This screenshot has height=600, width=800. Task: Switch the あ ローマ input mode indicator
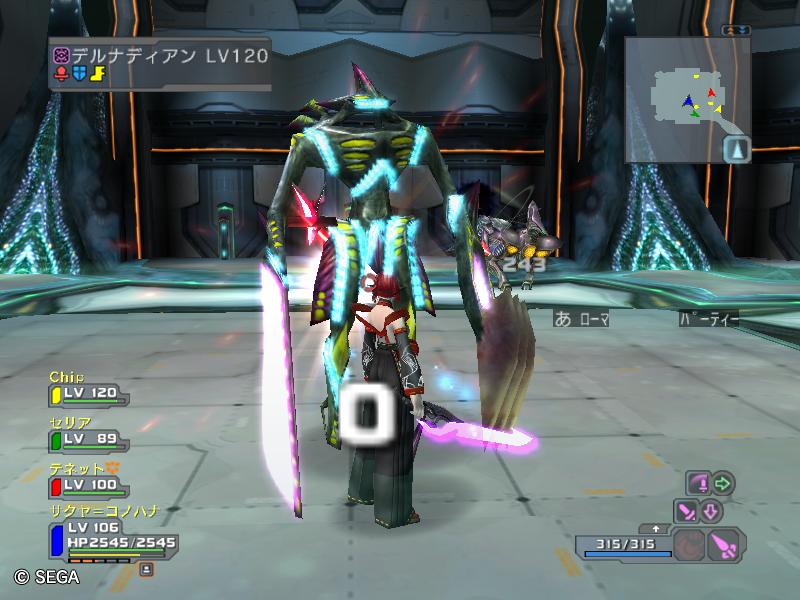pos(581,318)
